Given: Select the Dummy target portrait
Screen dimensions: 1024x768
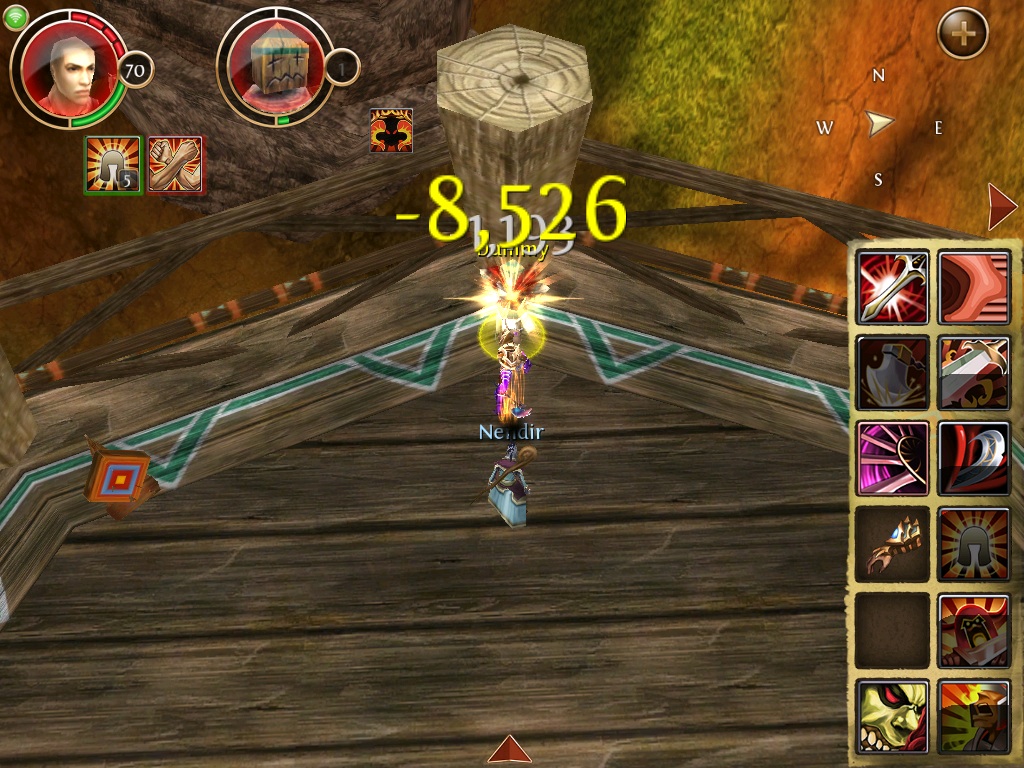Looking at the screenshot, I should pos(274,68).
